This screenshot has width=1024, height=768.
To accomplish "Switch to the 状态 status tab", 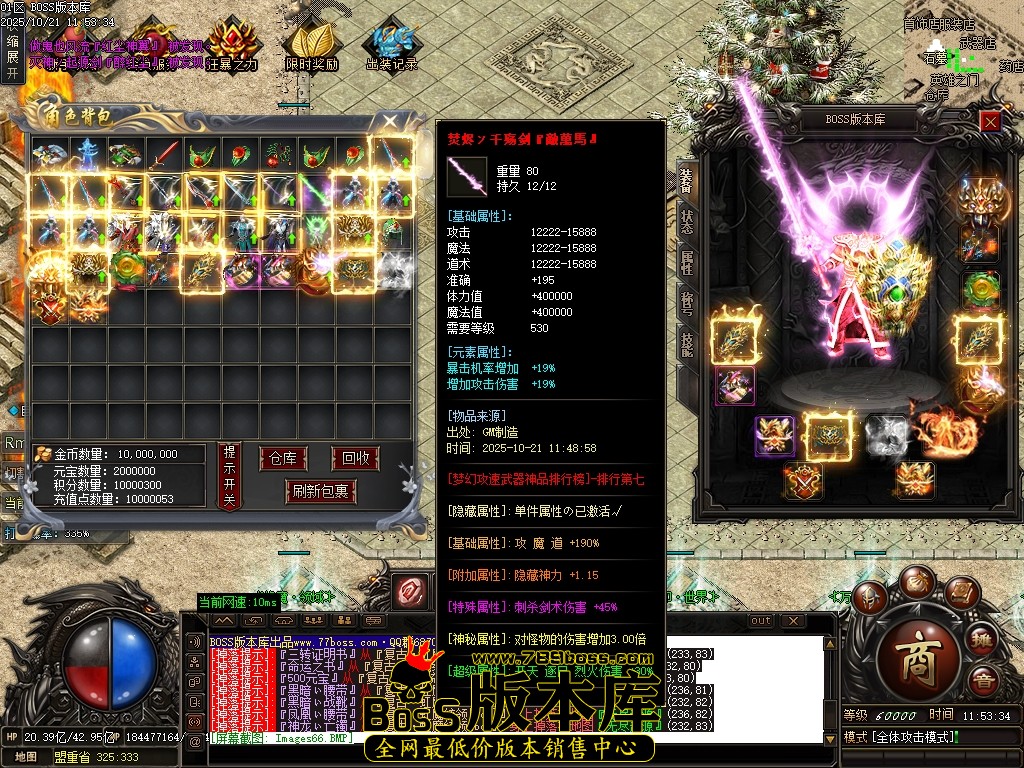I will (x=687, y=222).
